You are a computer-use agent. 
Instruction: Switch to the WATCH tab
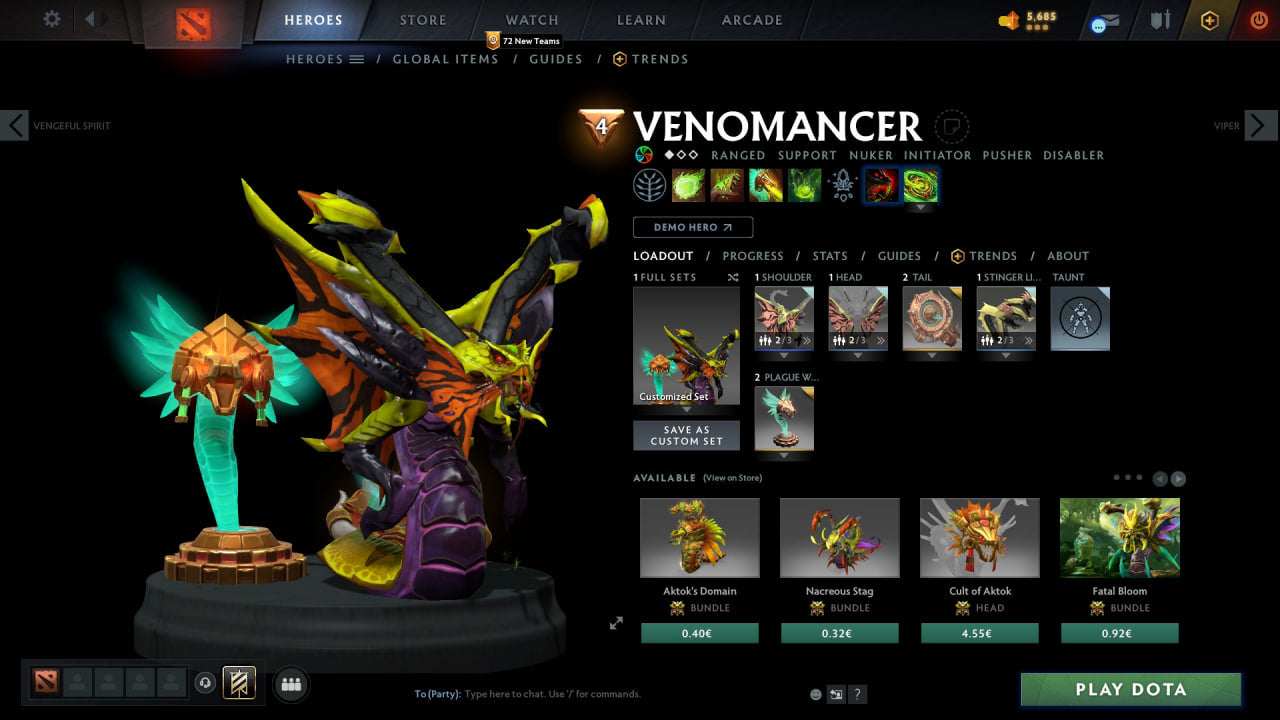[531, 19]
